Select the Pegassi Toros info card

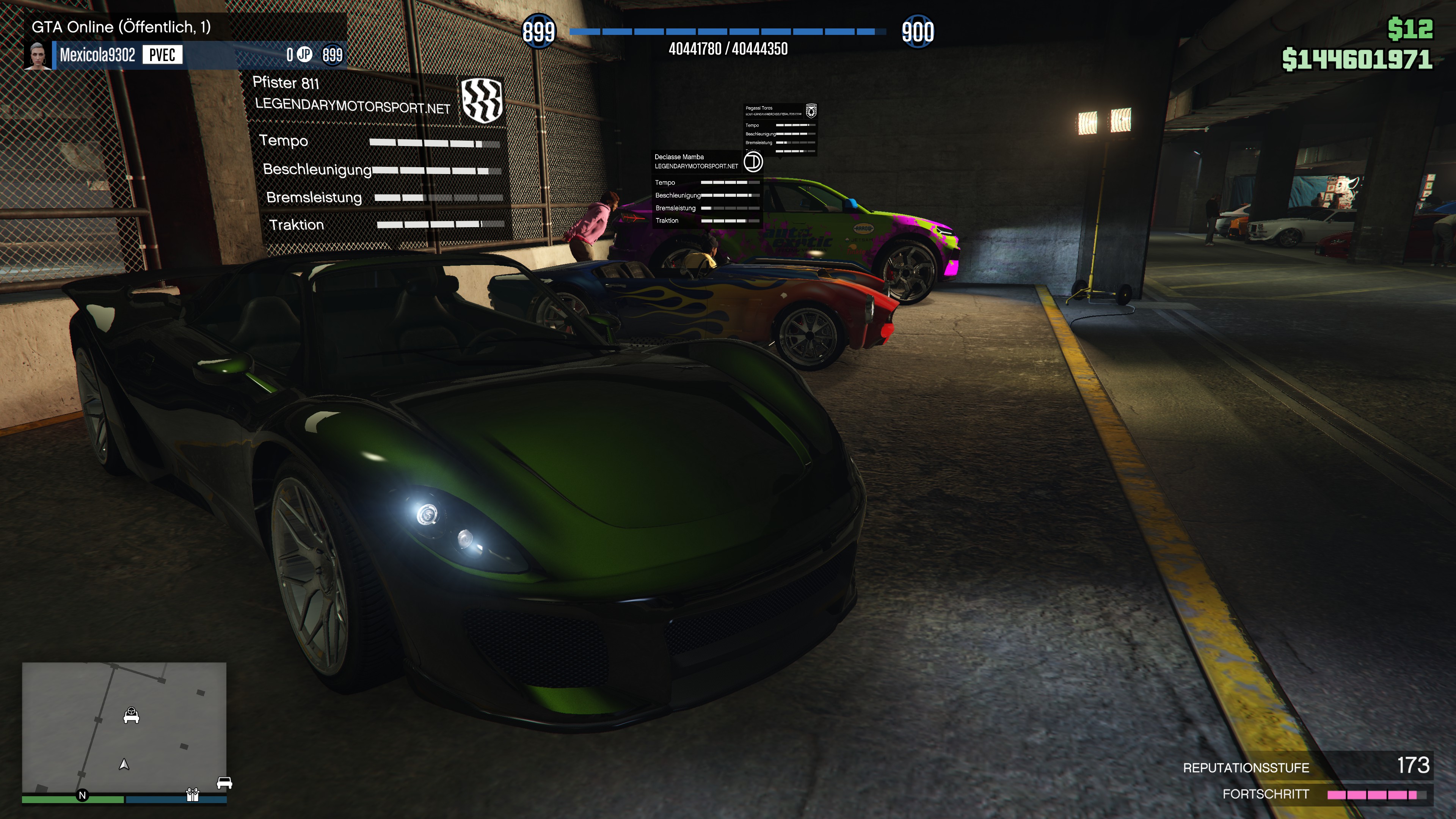pos(780,128)
